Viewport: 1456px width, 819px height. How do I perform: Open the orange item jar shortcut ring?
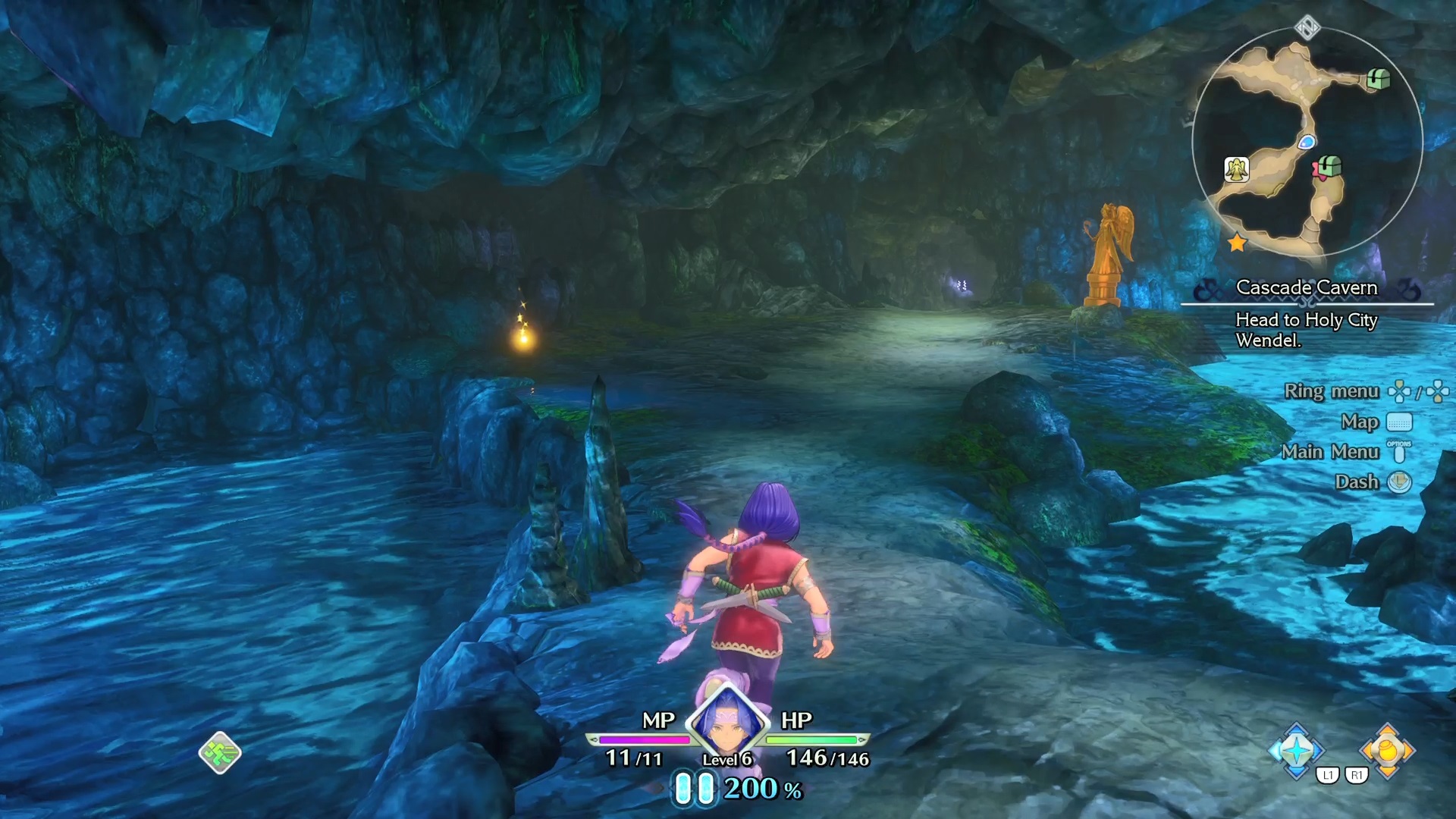click(1387, 750)
